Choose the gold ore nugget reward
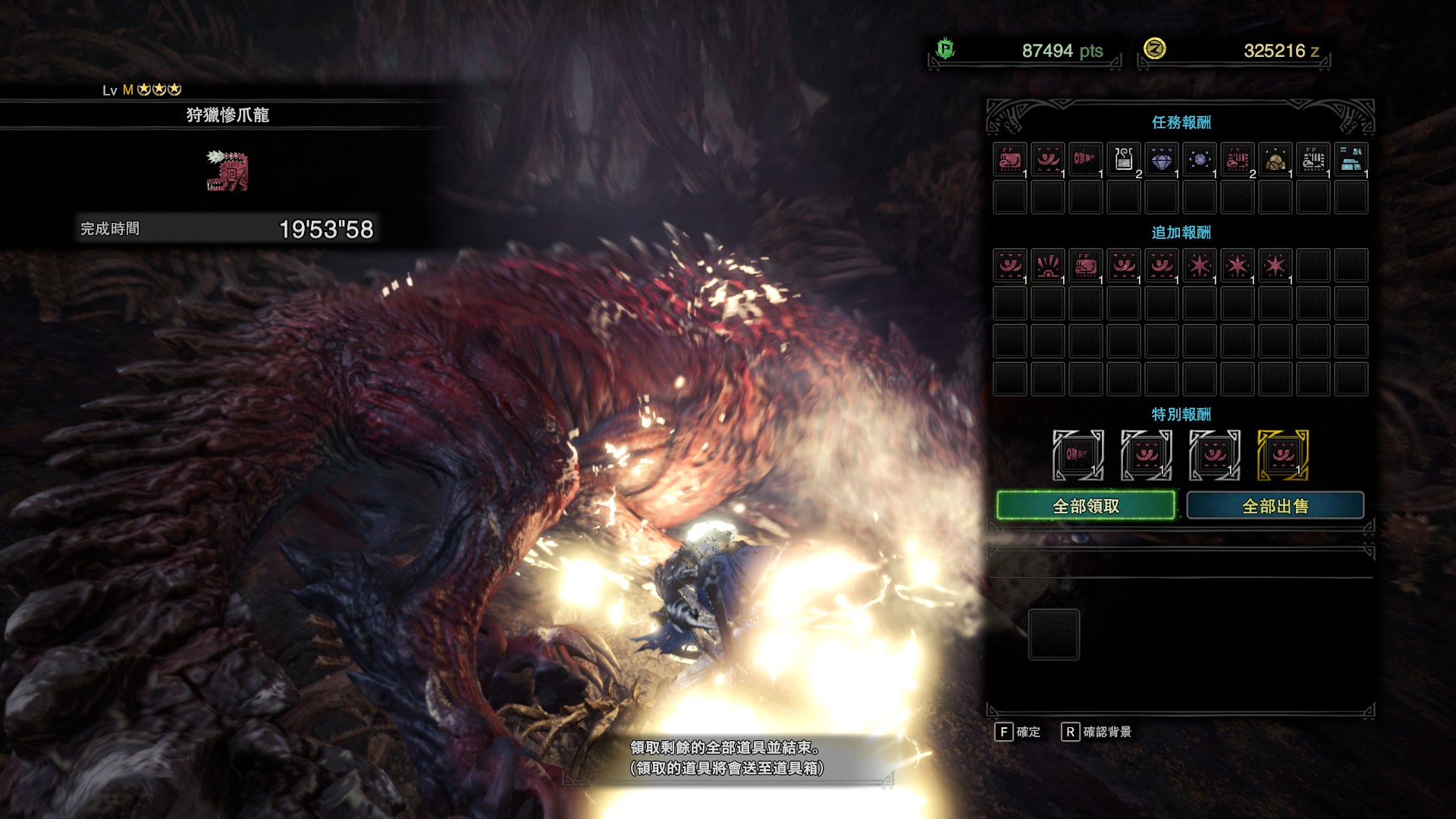 [1276, 160]
